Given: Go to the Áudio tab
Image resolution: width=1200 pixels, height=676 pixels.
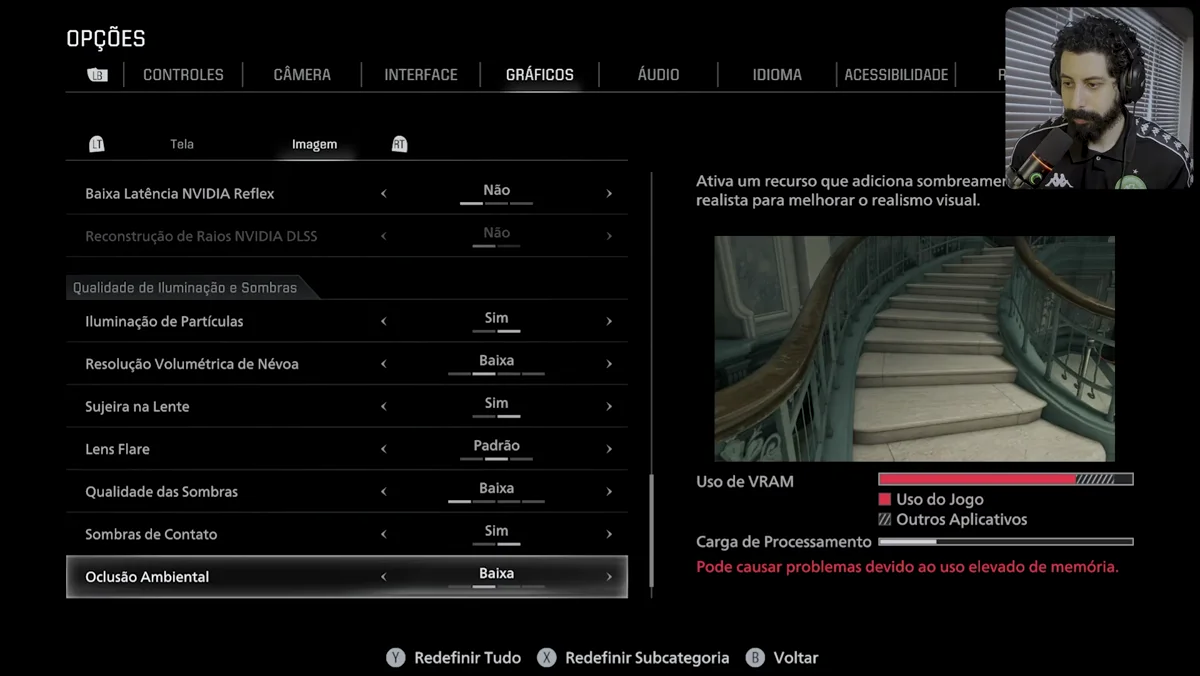Looking at the screenshot, I should (x=658, y=75).
